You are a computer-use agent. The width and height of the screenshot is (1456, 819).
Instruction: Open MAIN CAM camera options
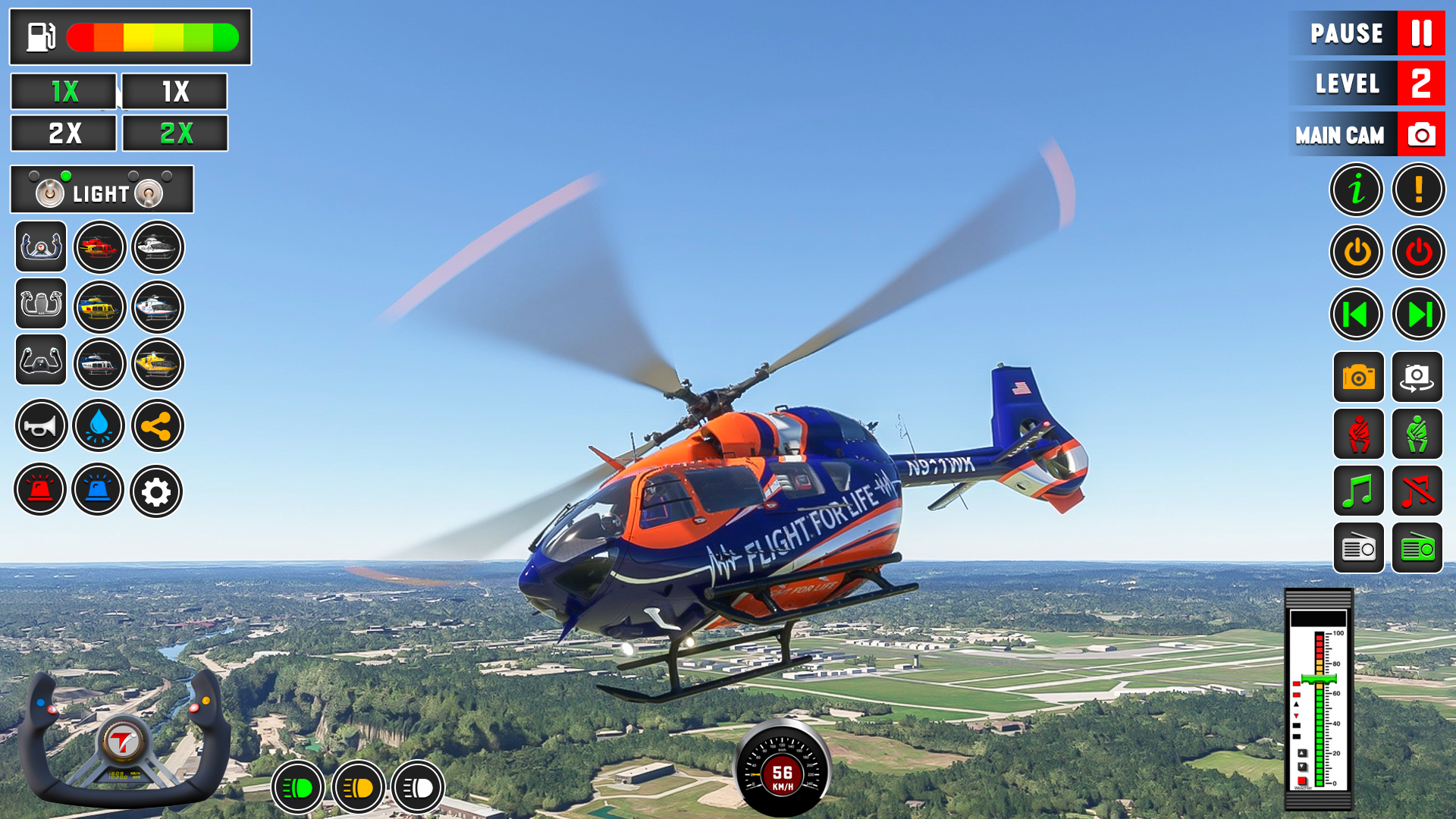pyautogui.click(x=1367, y=133)
